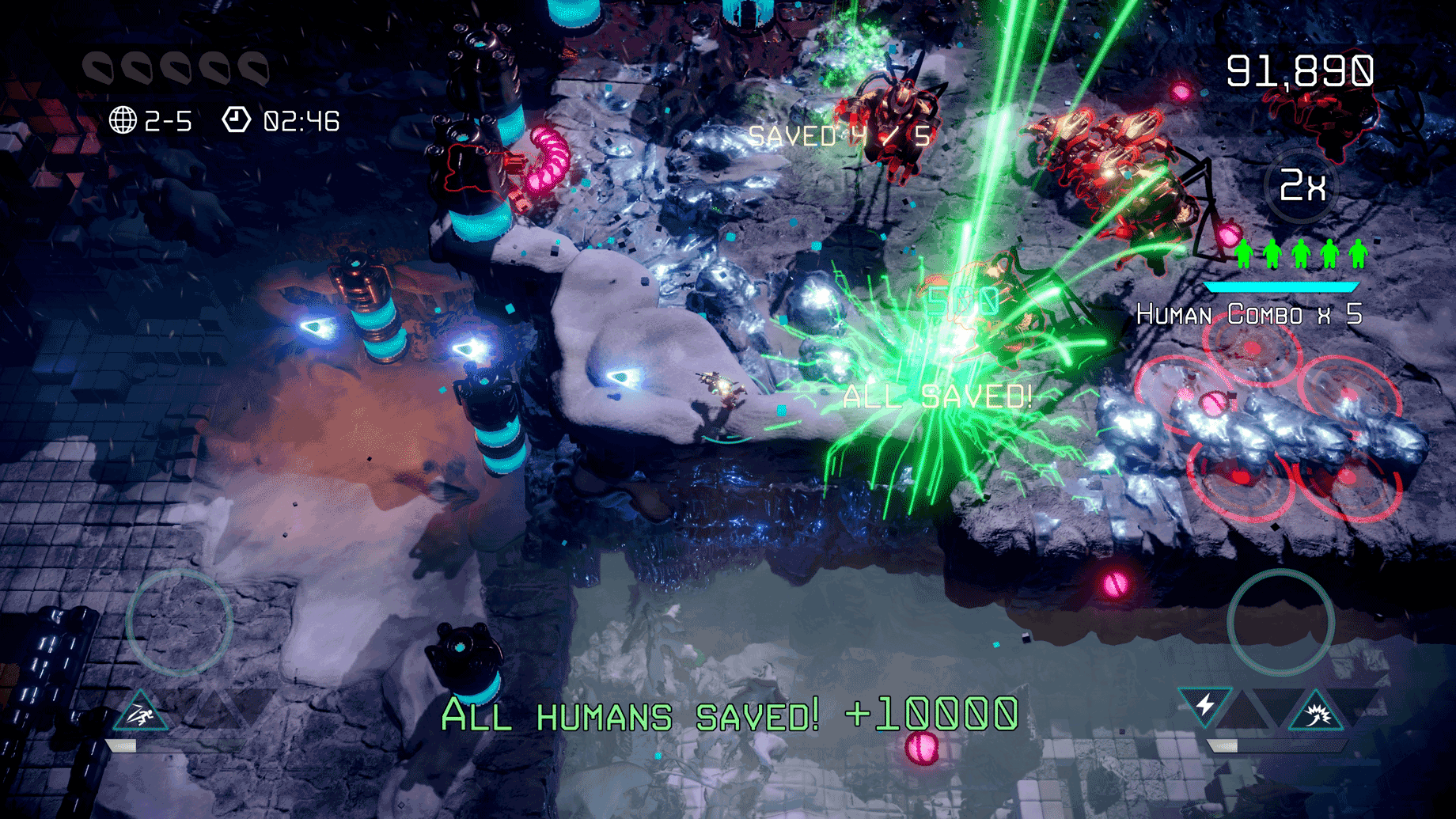Click the empty circle above the dash icon
Image resolution: width=1456 pixels, height=819 pixels.
(180, 622)
